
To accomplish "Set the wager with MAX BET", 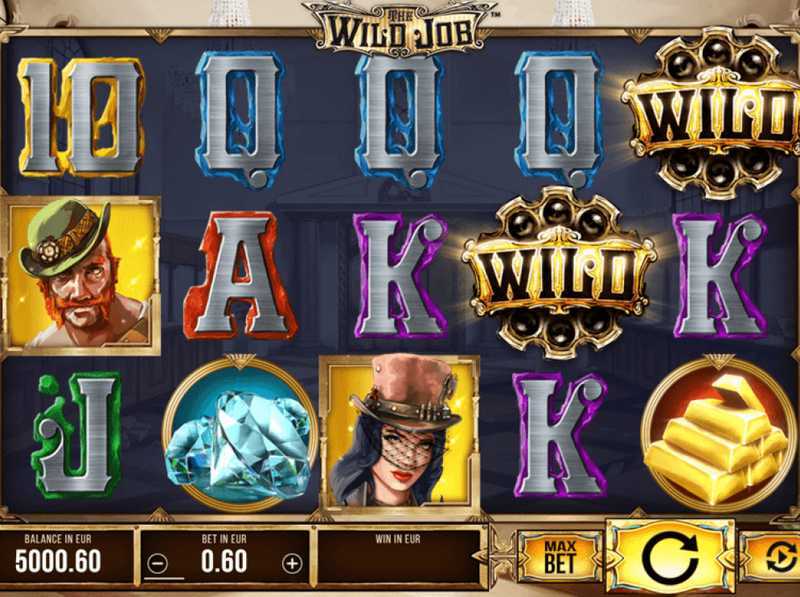I will tap(559, 557).
